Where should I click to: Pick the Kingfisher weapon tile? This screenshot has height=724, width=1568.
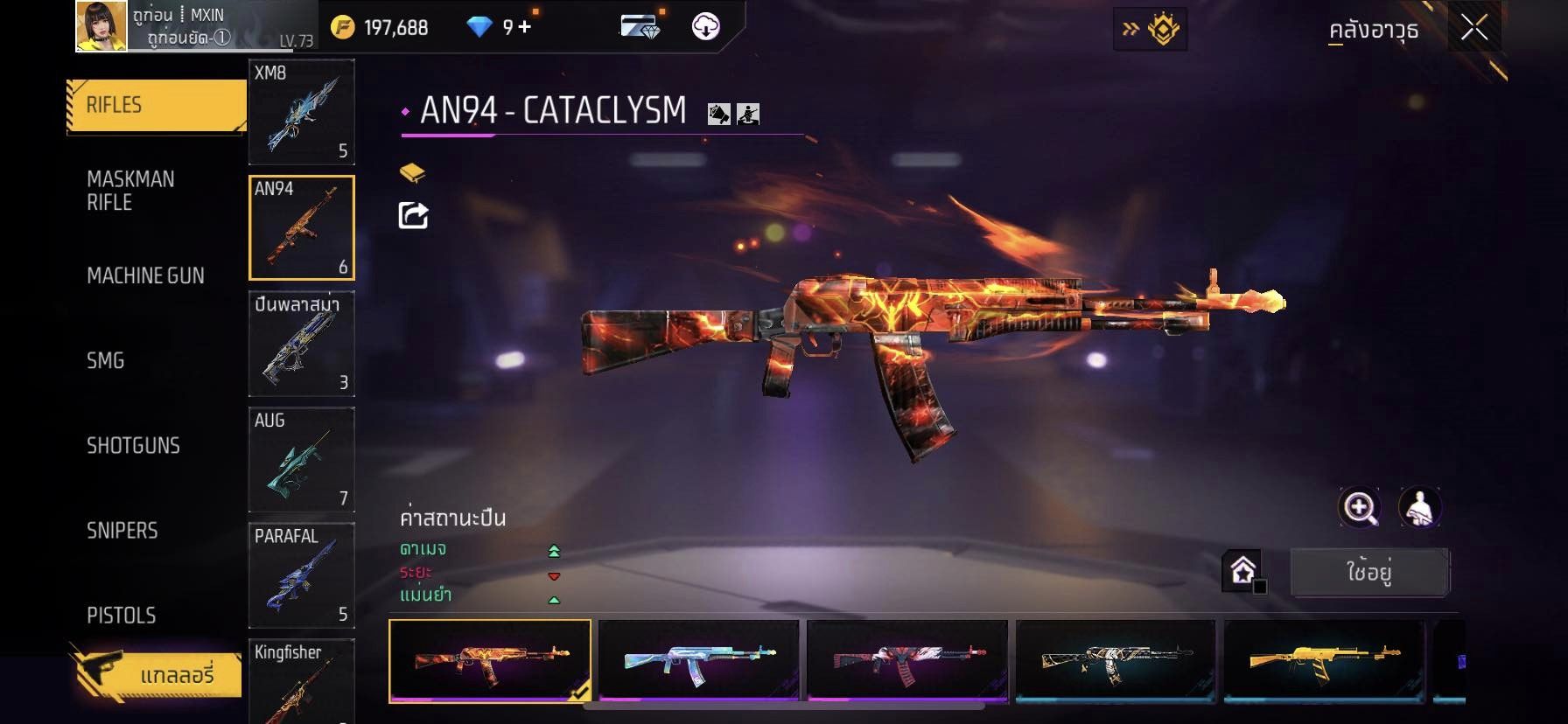301,680
